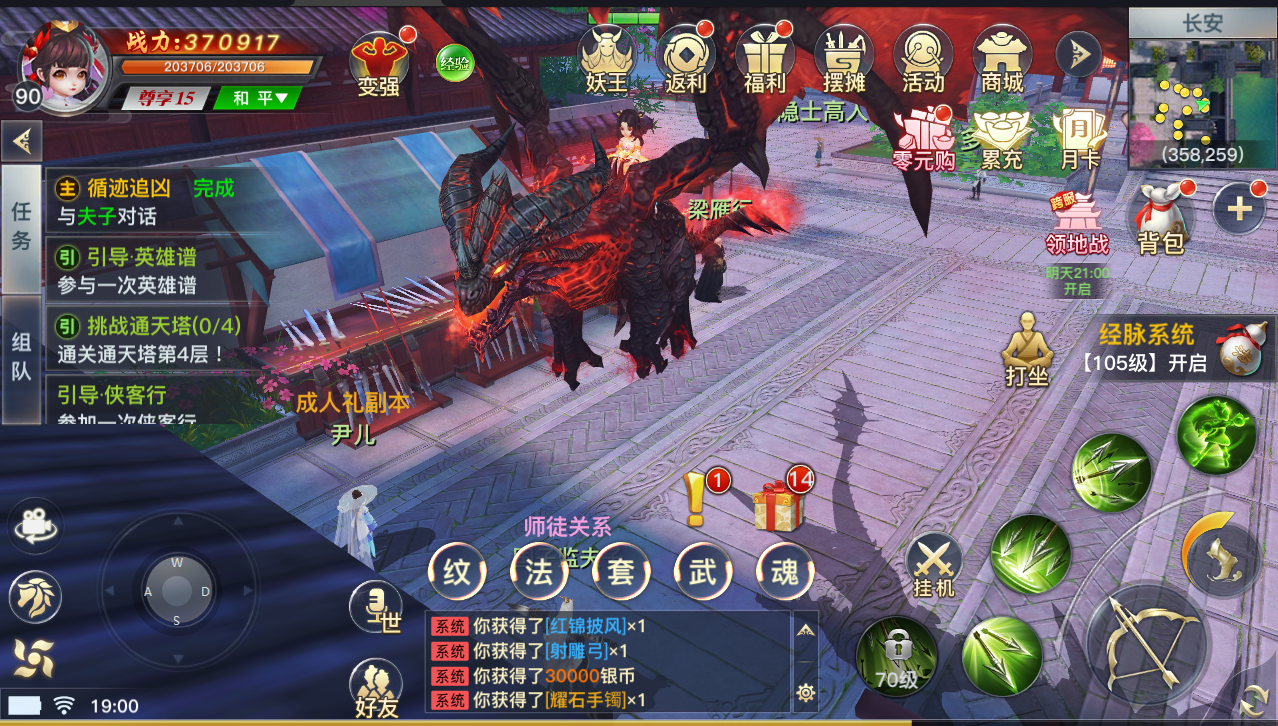Select the 挑战通天塔 quest entry

[150, 339]
